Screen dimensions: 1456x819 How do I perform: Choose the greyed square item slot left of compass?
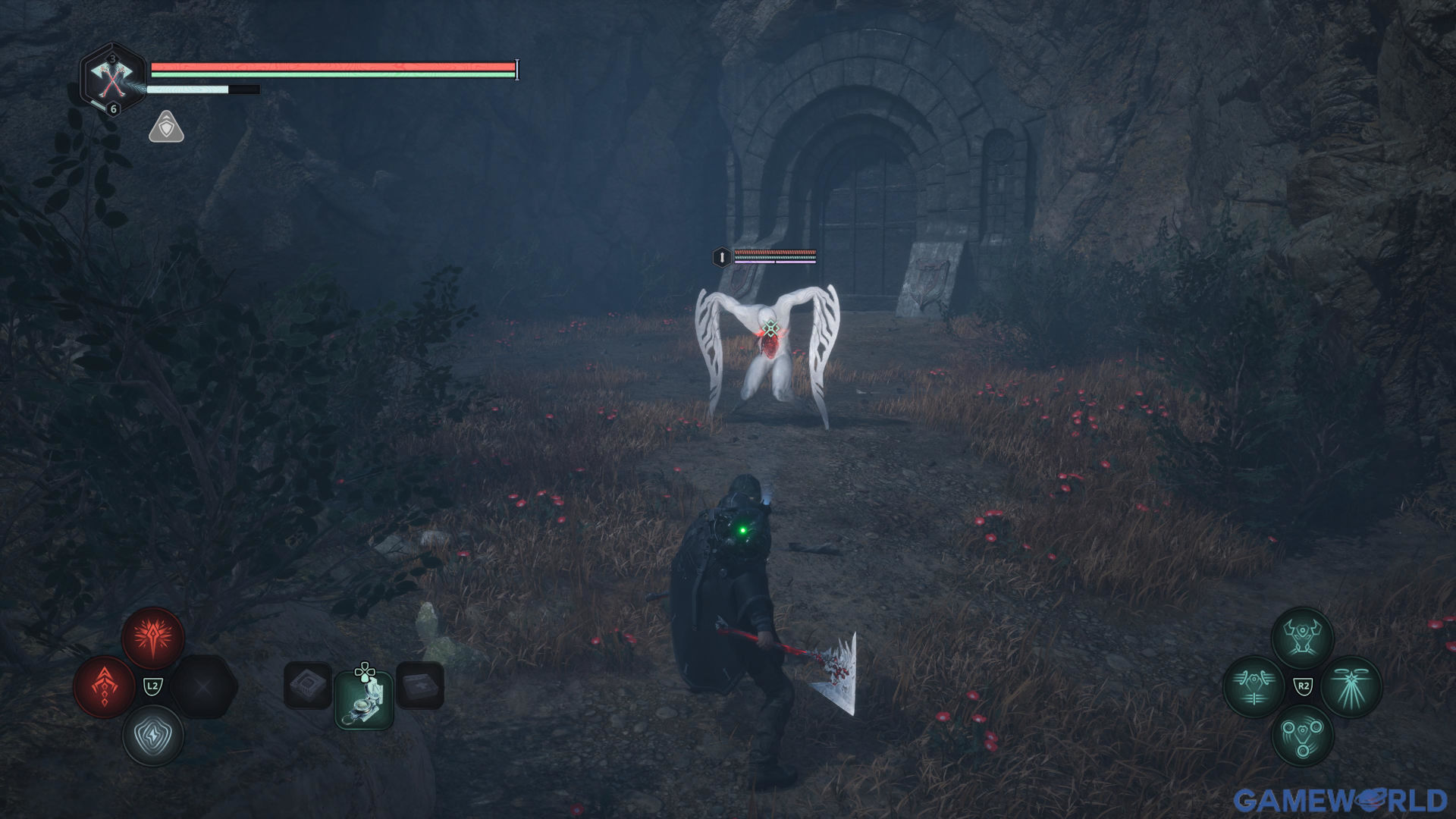[x=308, y=686]
